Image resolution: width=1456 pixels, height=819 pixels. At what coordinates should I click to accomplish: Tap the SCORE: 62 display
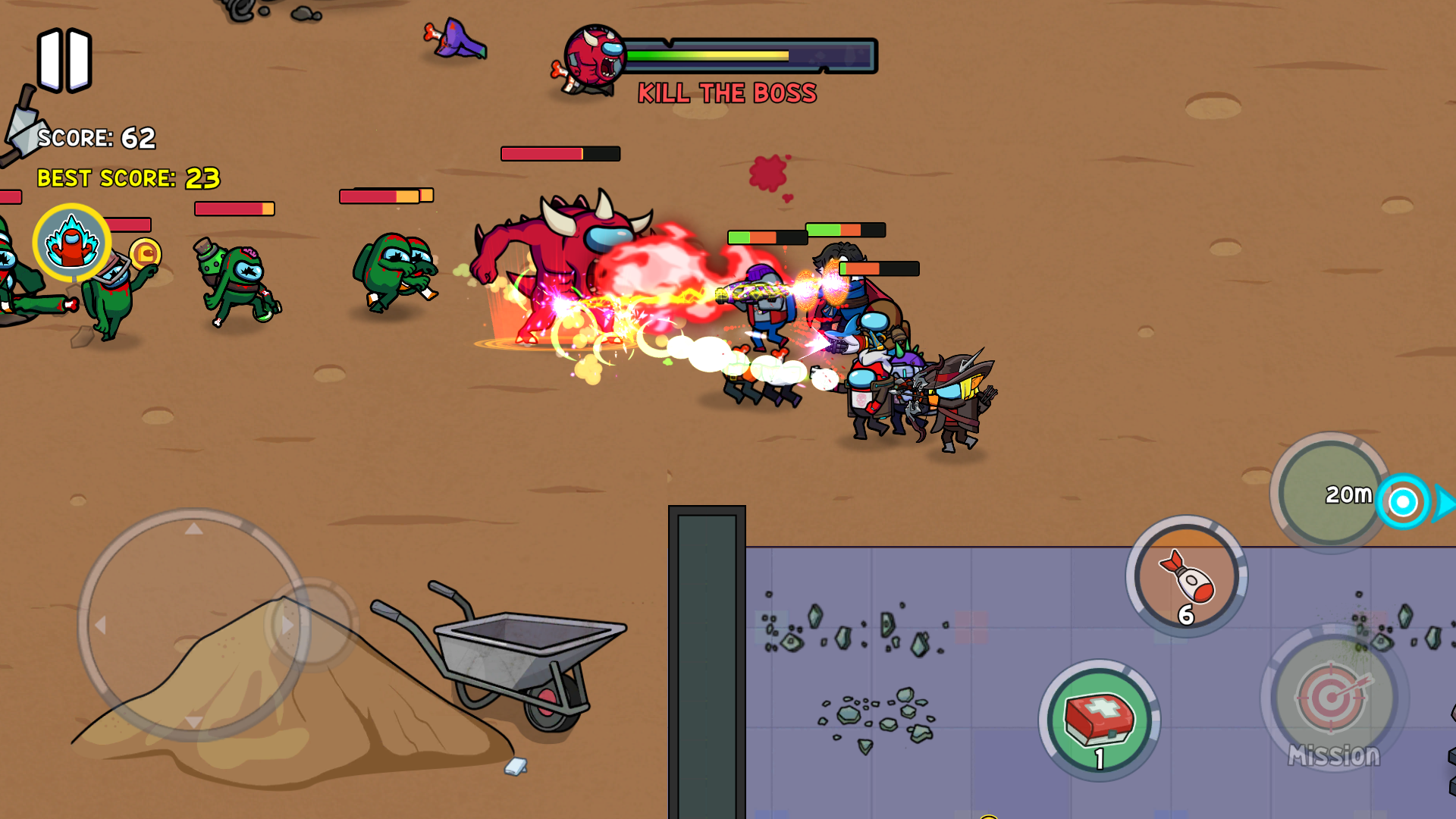(97, 139)
